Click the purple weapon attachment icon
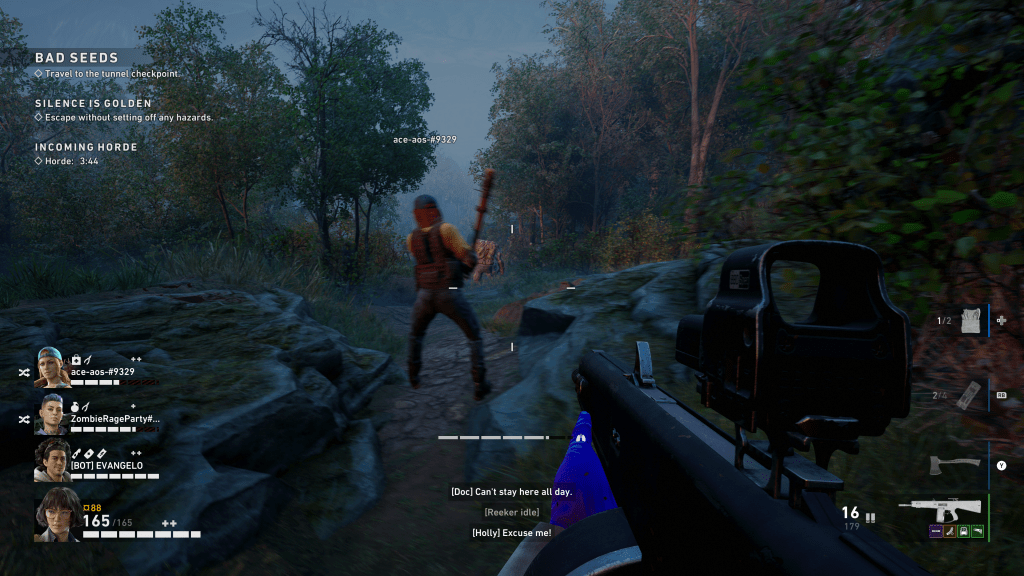This screenshot has height=576, width=1024. coord(936,531)
